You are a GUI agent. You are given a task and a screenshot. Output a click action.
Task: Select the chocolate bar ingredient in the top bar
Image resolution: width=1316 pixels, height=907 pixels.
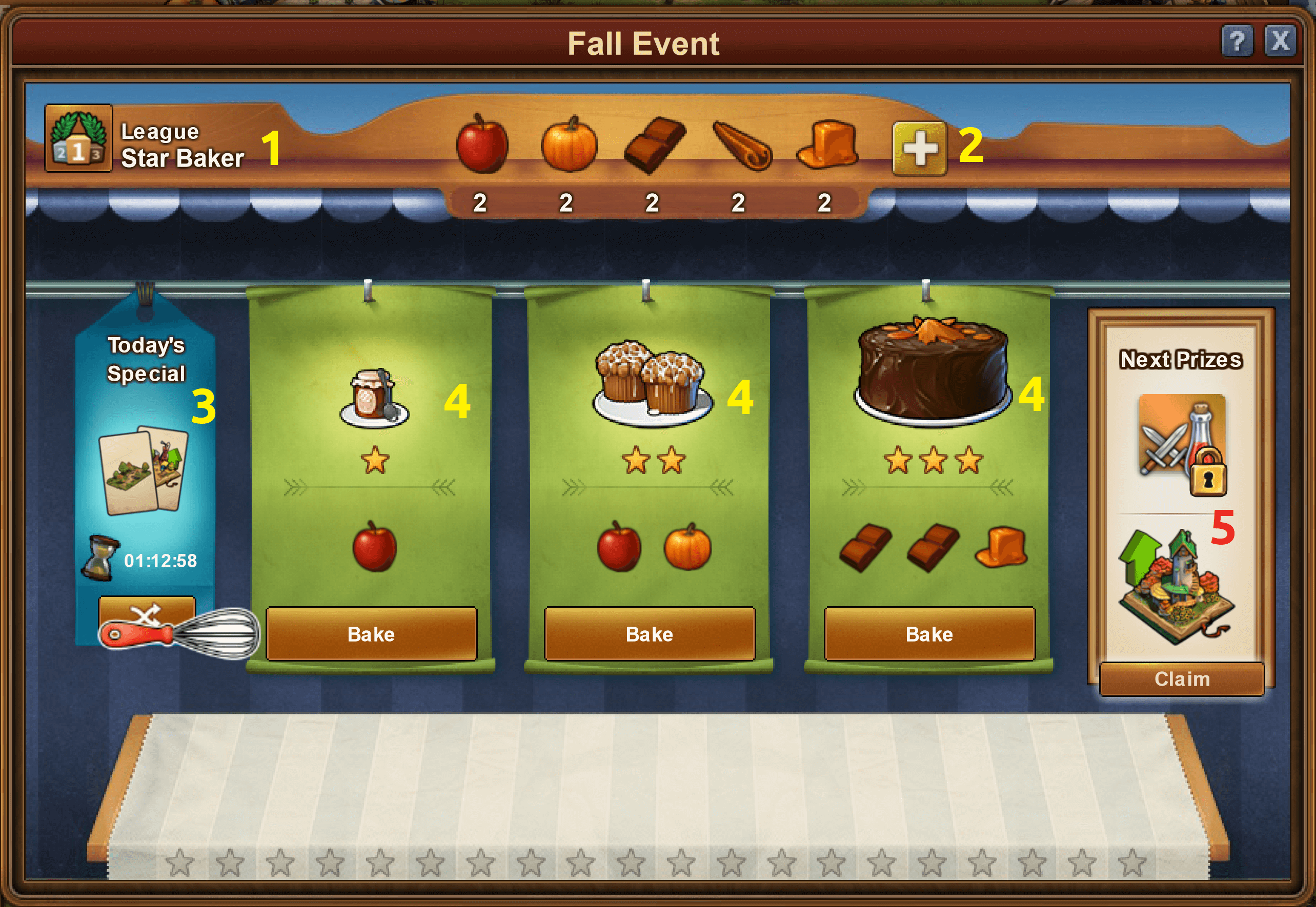[x=654, y=145]
